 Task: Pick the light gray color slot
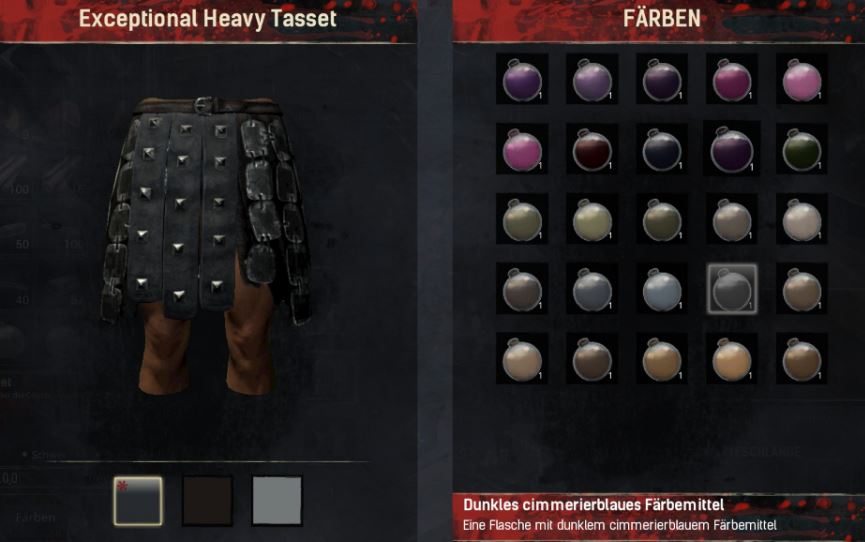[x=277, y=500]
